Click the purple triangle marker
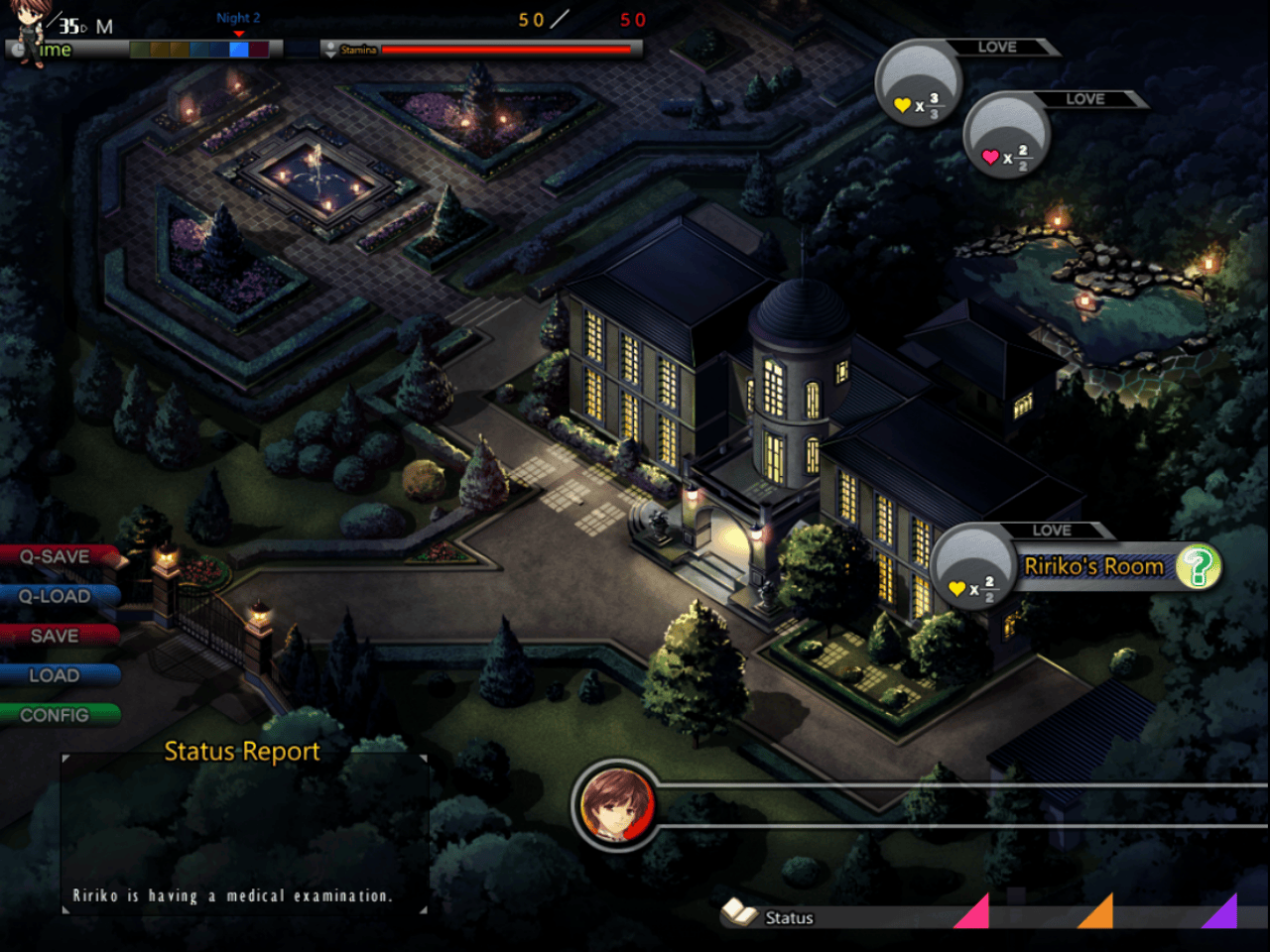The width and height of the screenshot is (1270, 952). coord(1223,914)
